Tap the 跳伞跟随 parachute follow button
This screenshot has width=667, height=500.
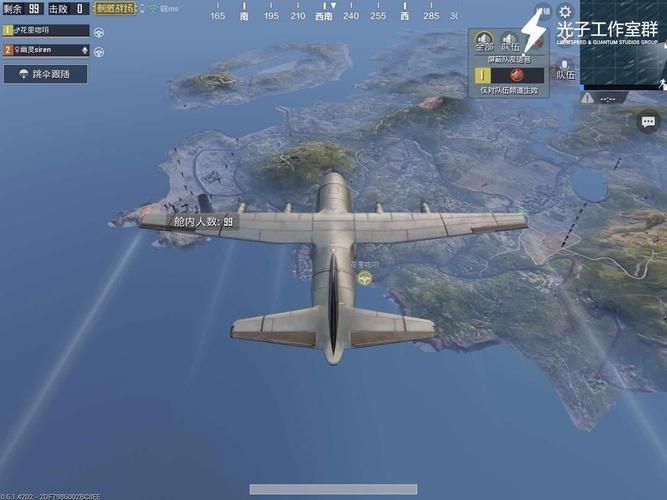45,74
